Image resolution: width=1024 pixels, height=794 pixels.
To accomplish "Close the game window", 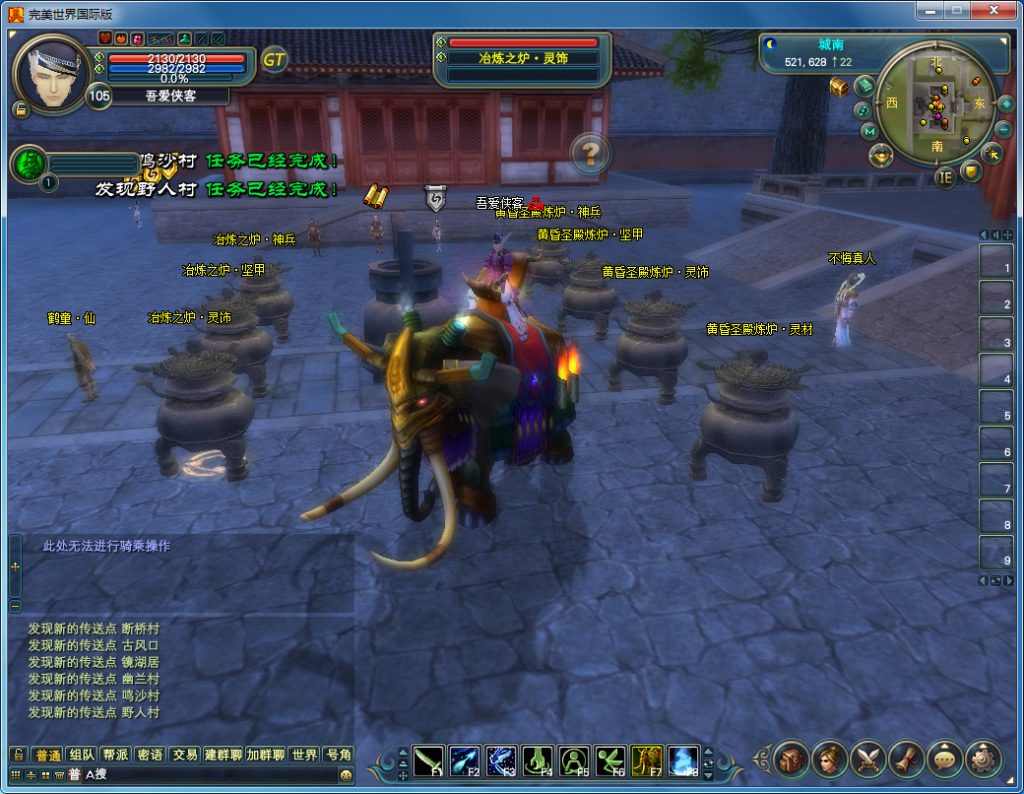I will click(x=995, y=10).
